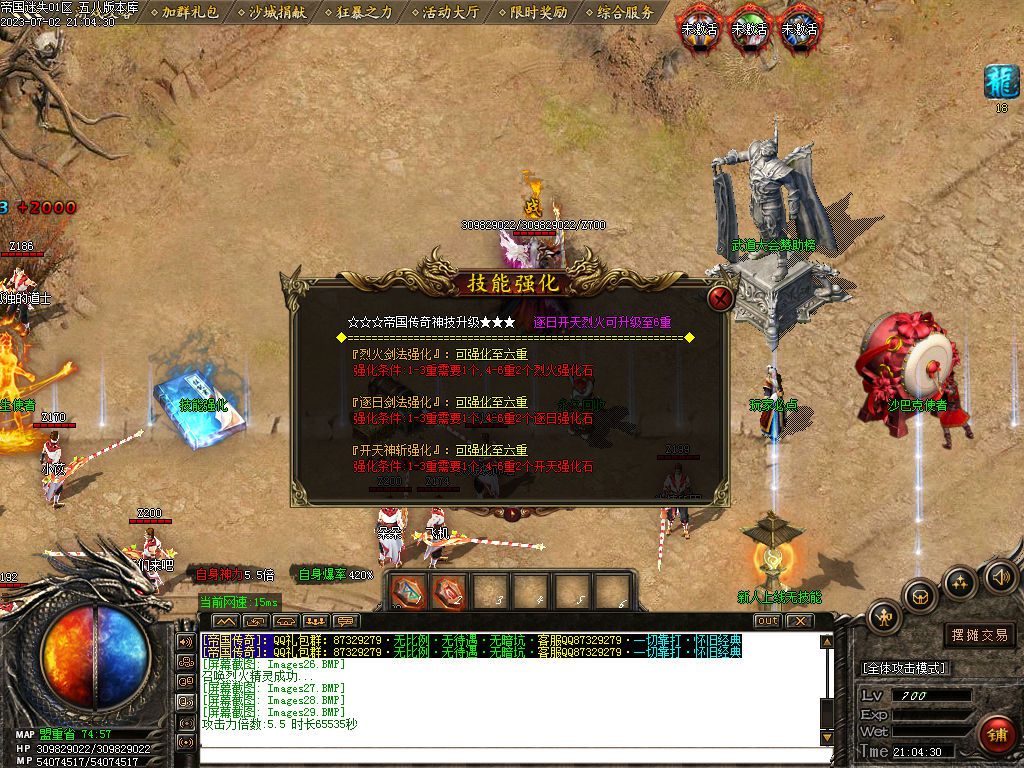Open the bag chest icon

tap(919, 596)
